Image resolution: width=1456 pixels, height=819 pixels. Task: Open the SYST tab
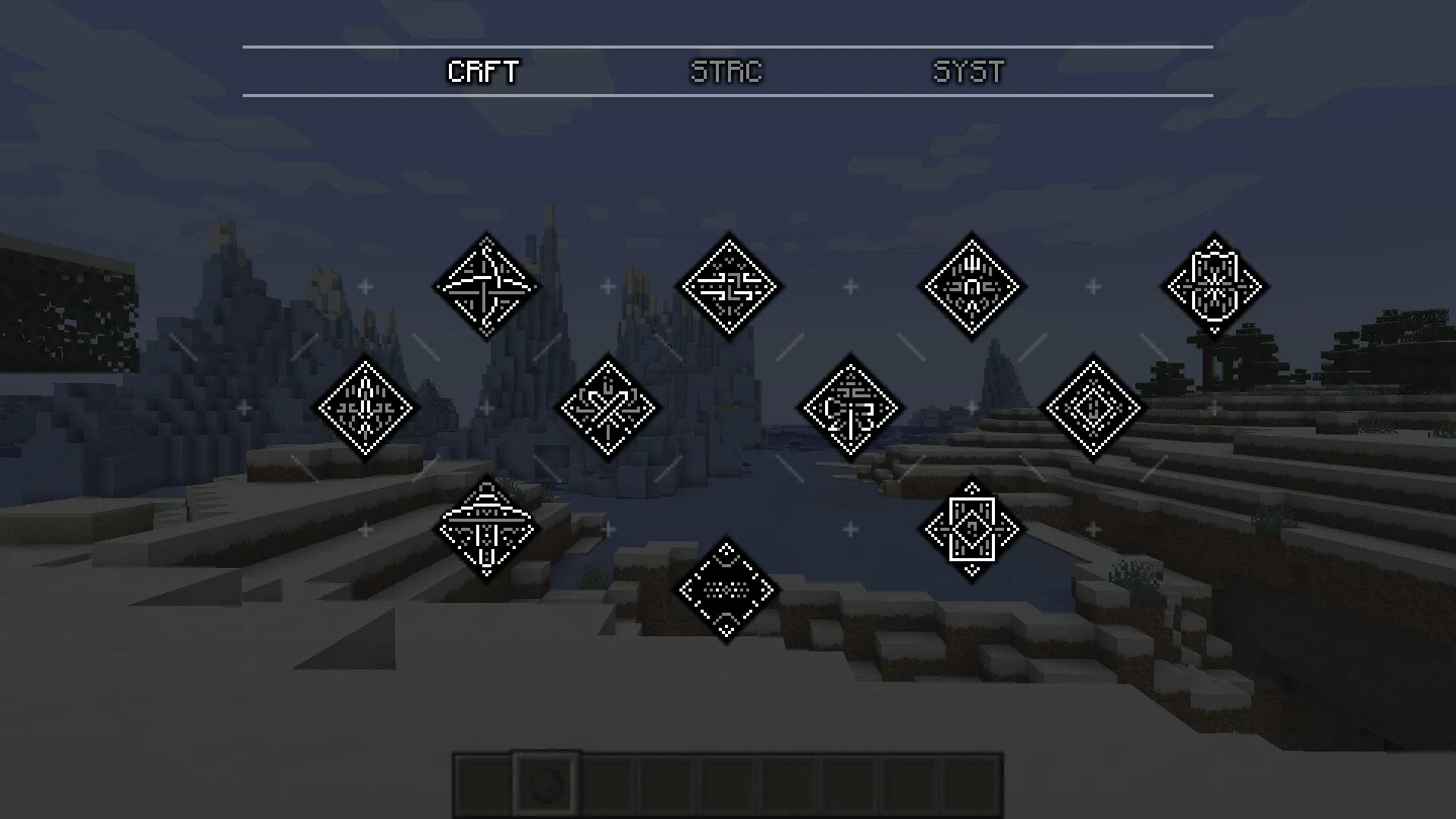pos(968,72)
